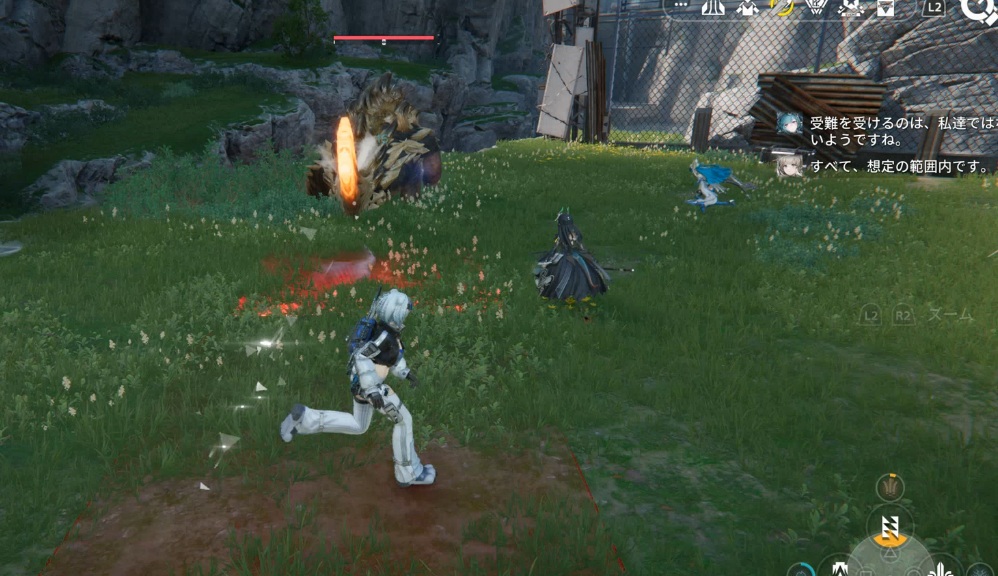Click the winged star icon

[851, 8]
